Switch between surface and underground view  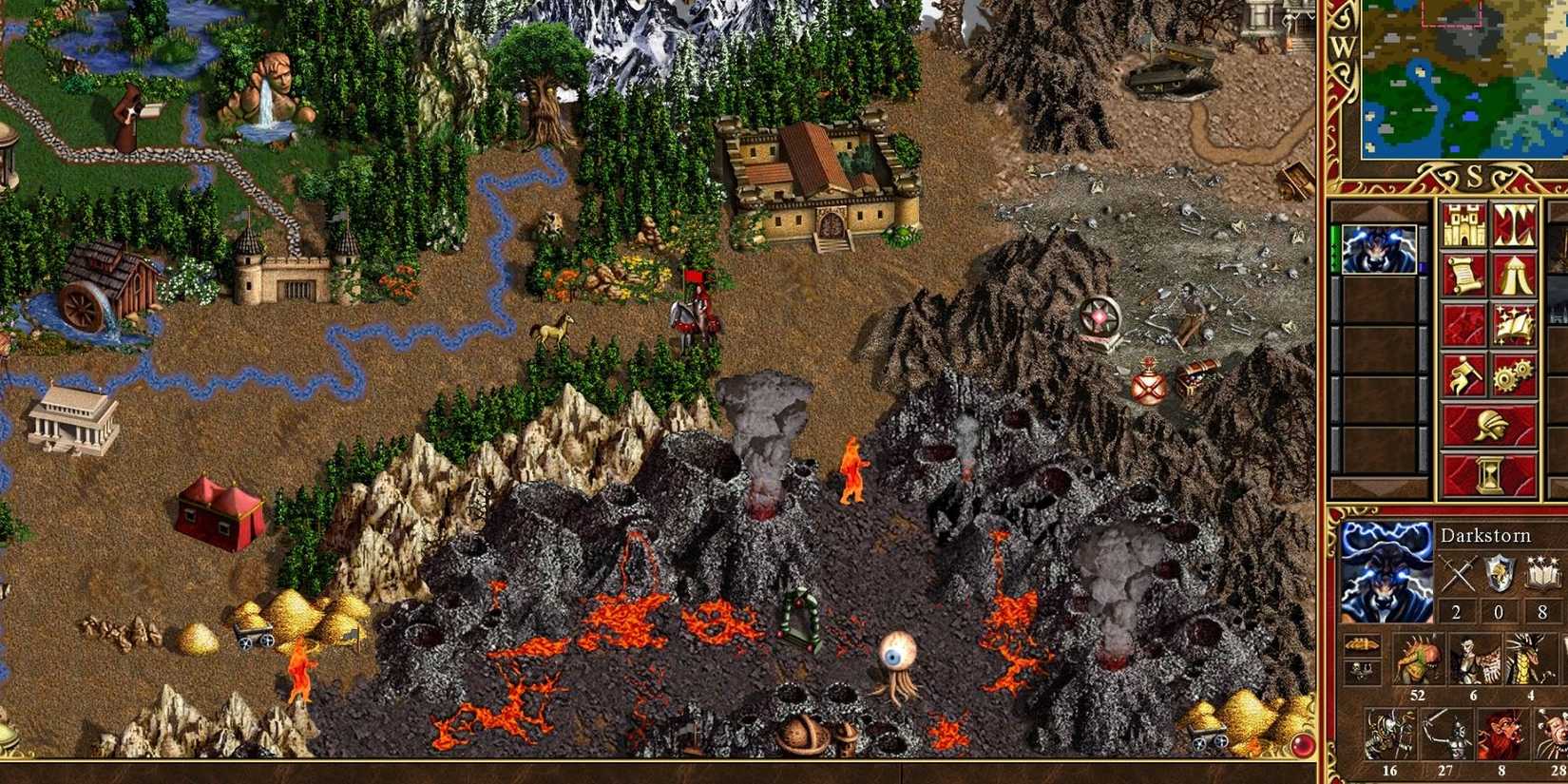click(x=1514, y=225)
